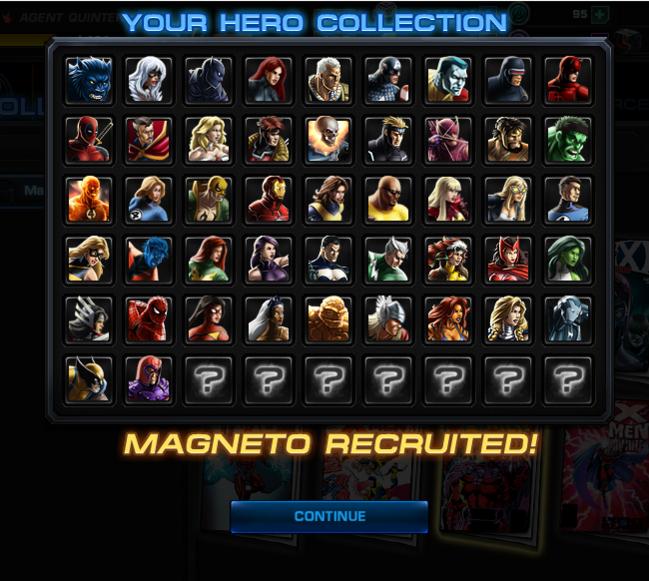The height and width of the screenshot is (581, 649).
Task: Select the Scarlet Witch portrait
Action: (x=507, y=259)
